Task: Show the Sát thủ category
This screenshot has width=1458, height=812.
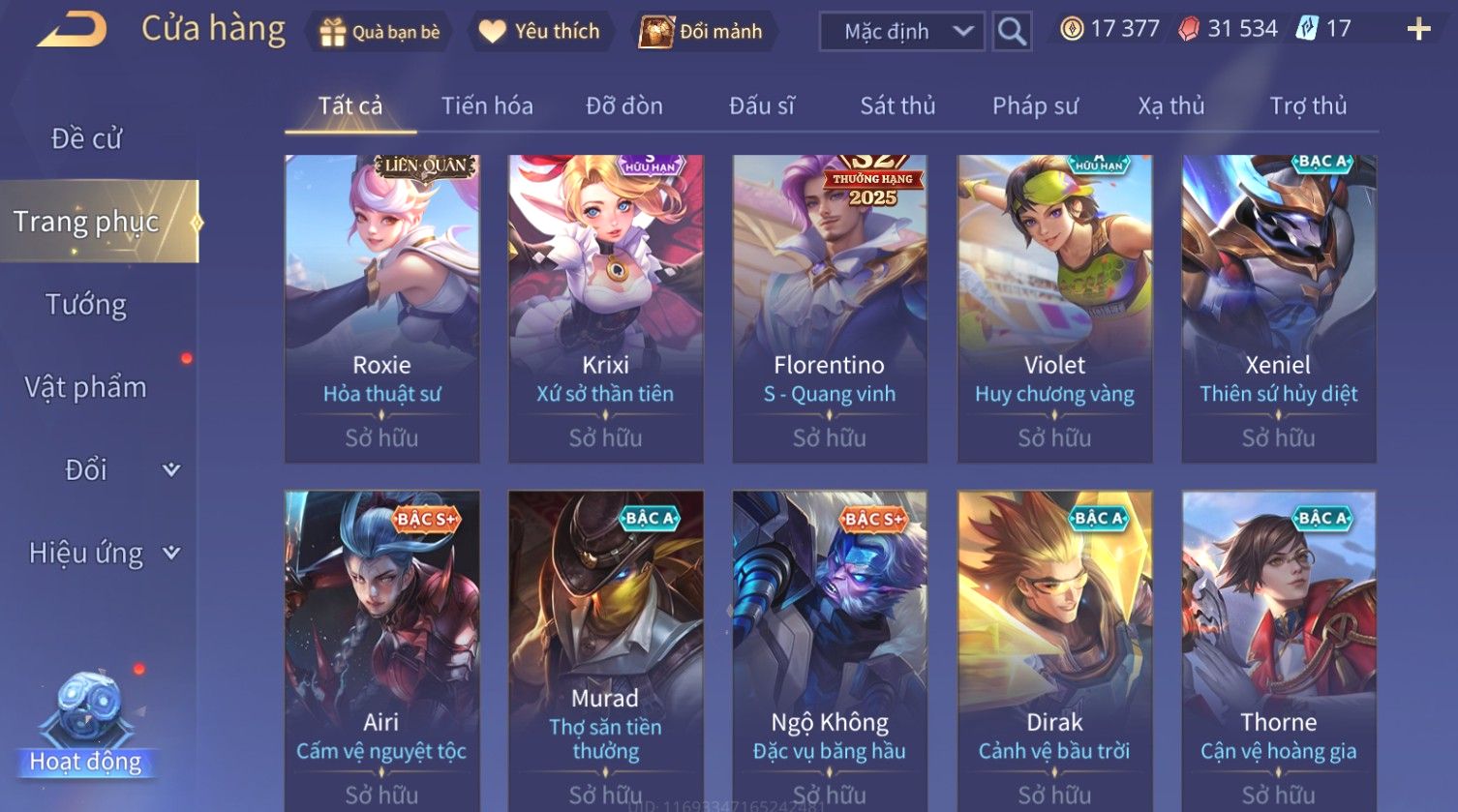Action: coord(897,105)
